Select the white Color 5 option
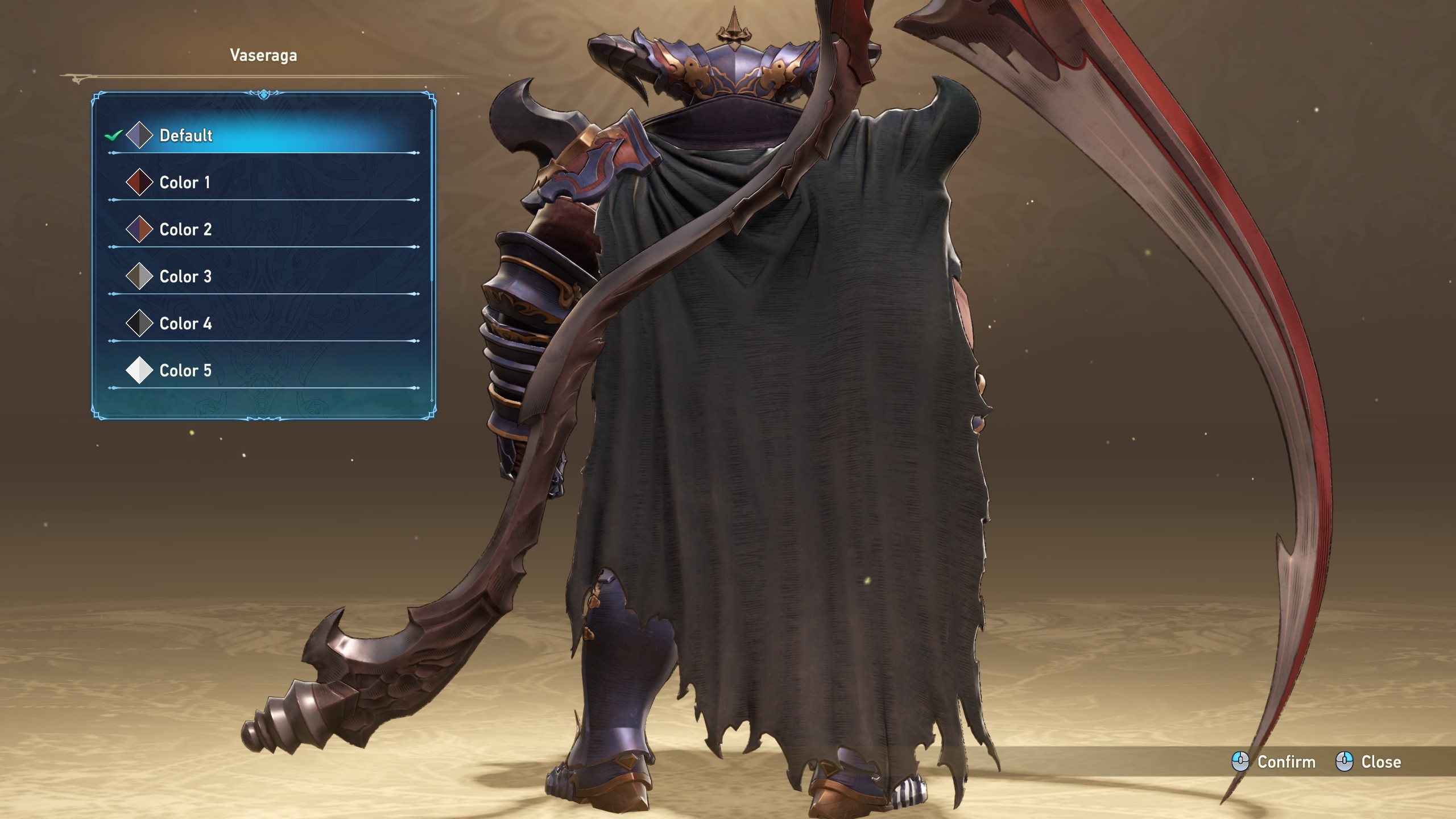 pos(185,371)
